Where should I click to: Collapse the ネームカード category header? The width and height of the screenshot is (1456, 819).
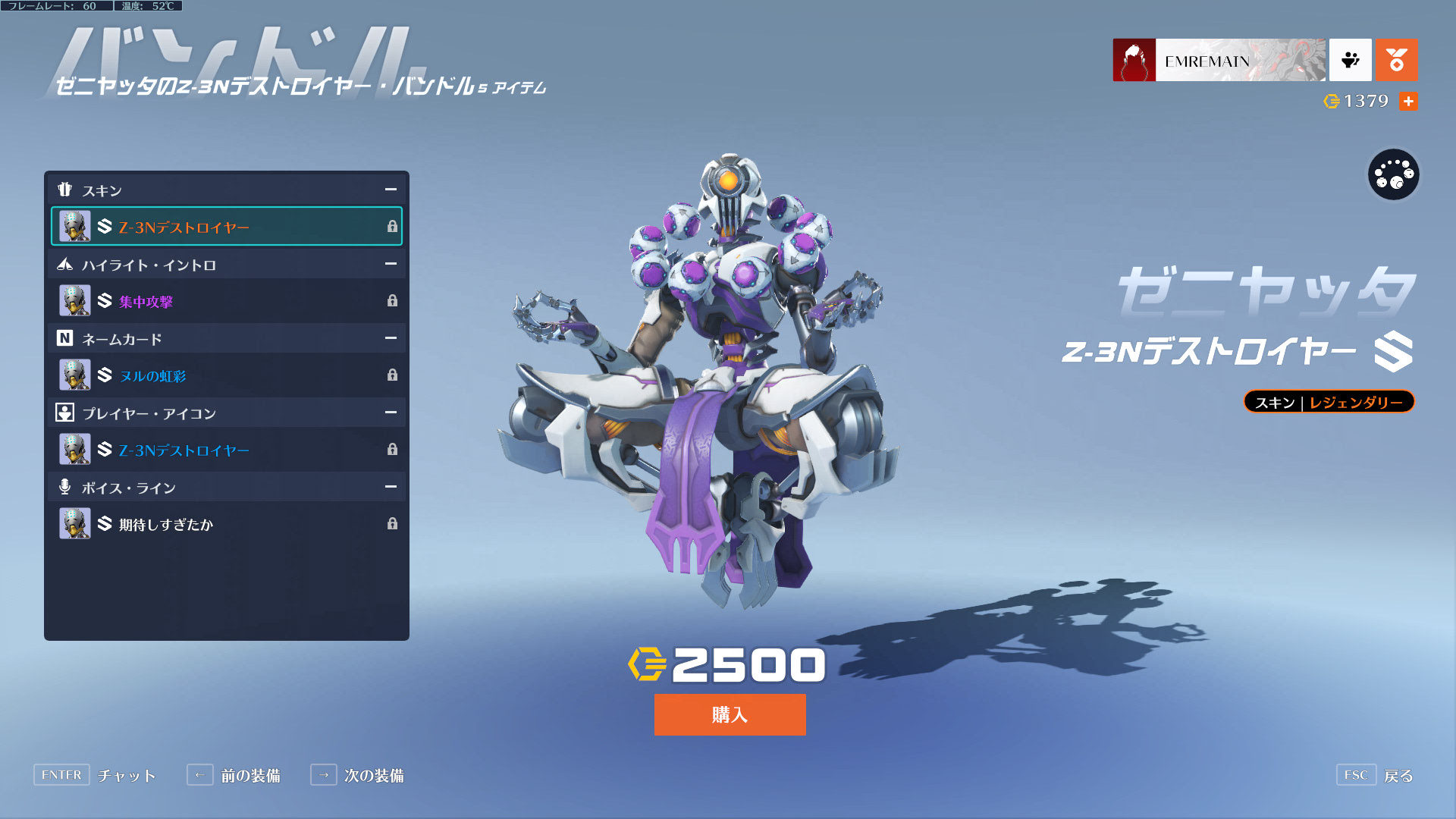click(391, 338)
